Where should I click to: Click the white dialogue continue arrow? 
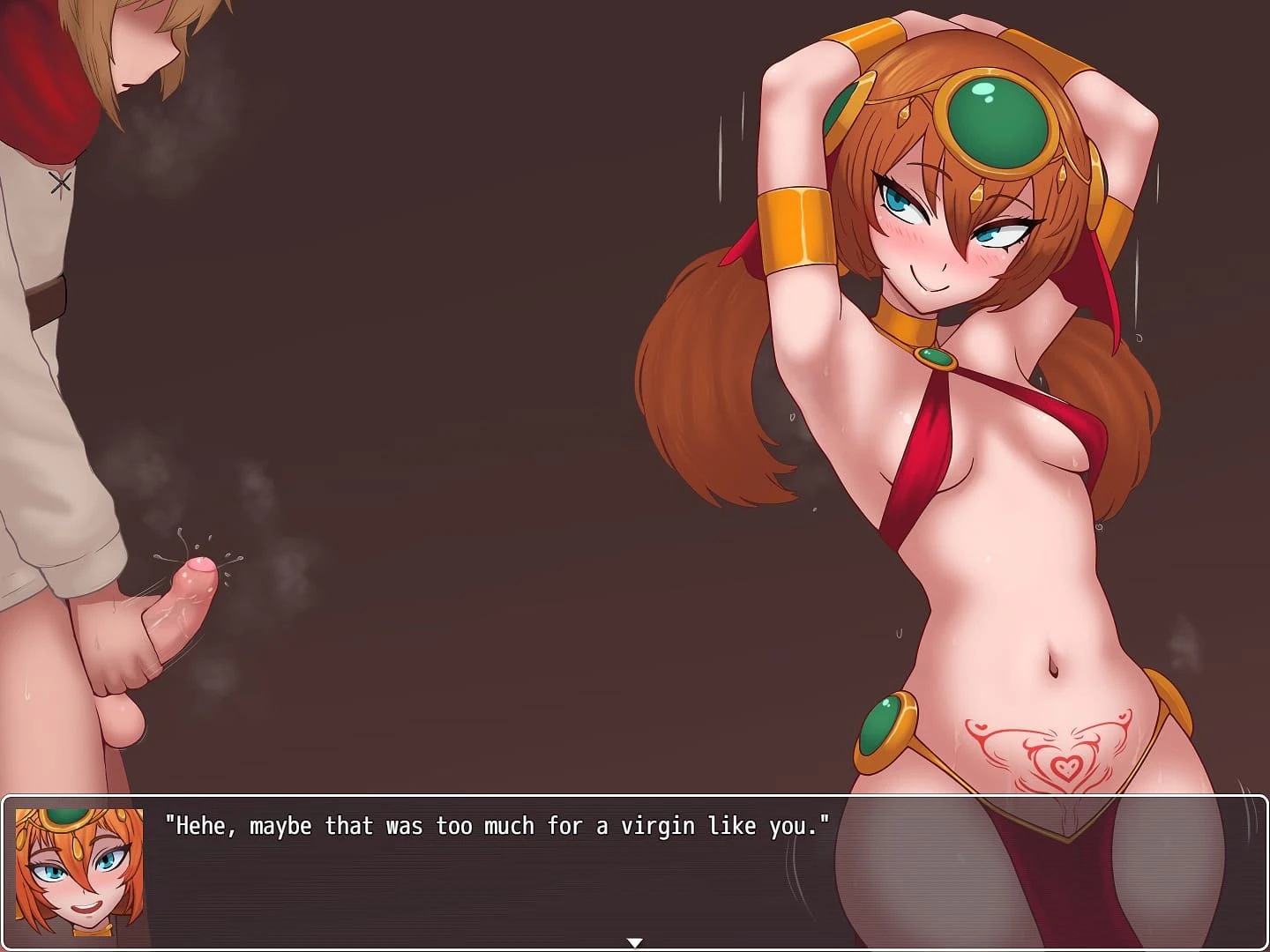tap(634, 943)
